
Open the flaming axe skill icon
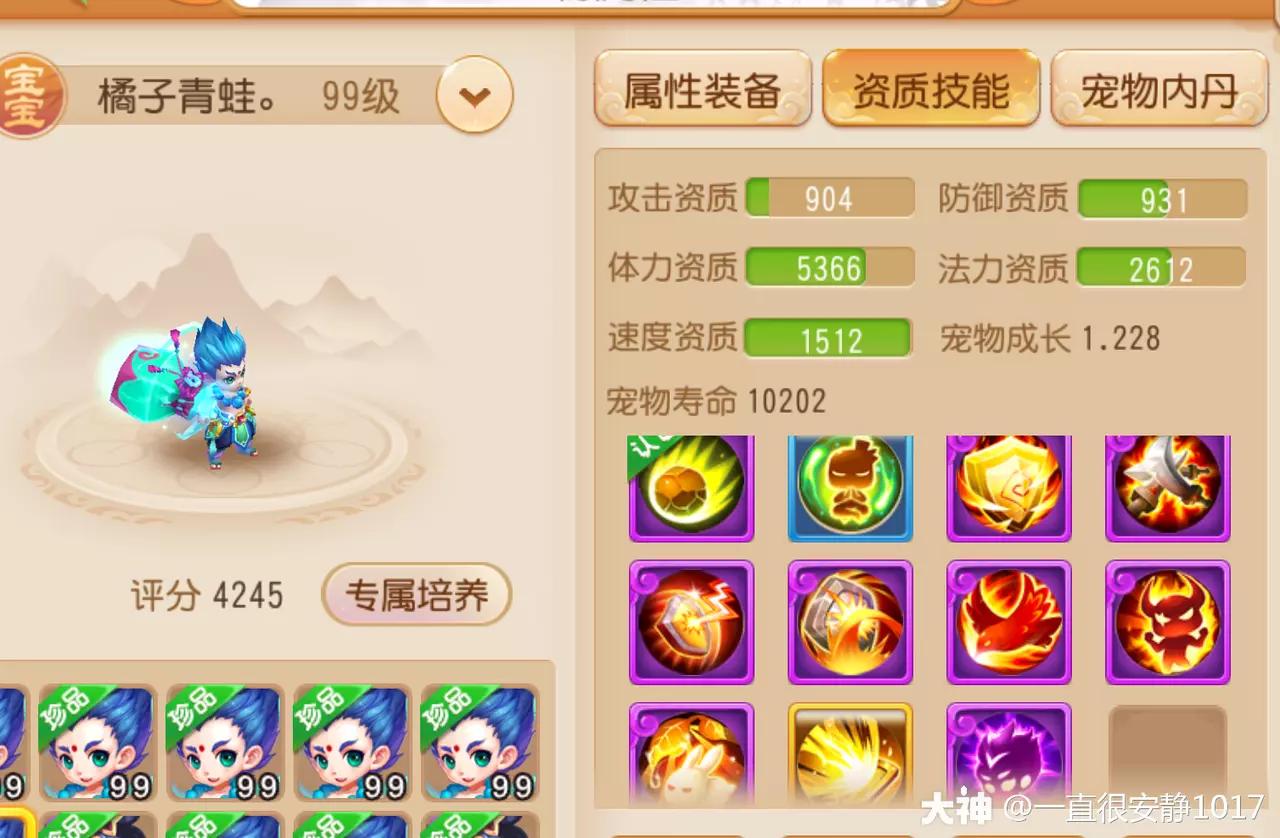pos(850,623)
